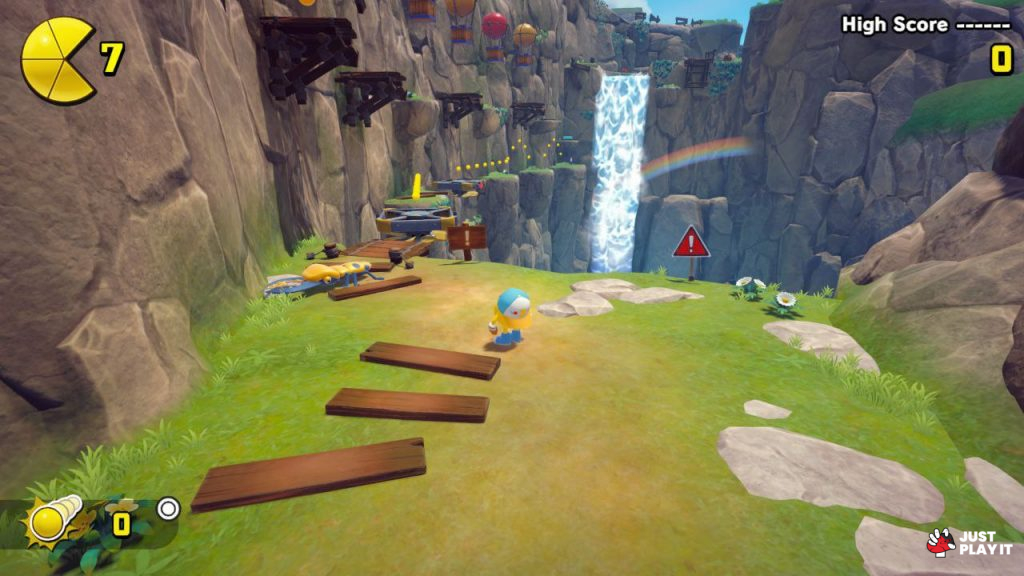This screenshot has width=1024, height=576.
Task: Click the yellow Pac-Man health wedge icon
Action: (x=57, y=60)
